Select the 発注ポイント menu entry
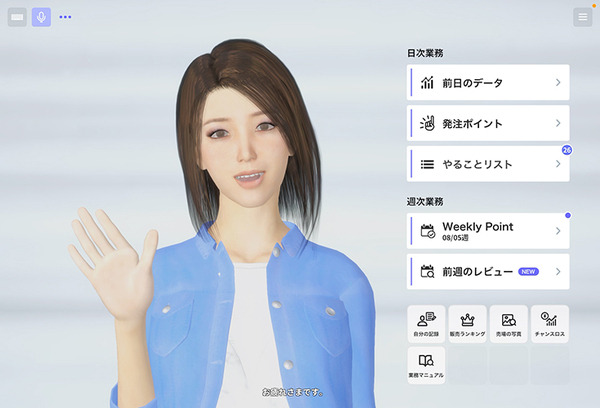The width and height of the screenshot is (600, 408). click(x=488, y=124)
